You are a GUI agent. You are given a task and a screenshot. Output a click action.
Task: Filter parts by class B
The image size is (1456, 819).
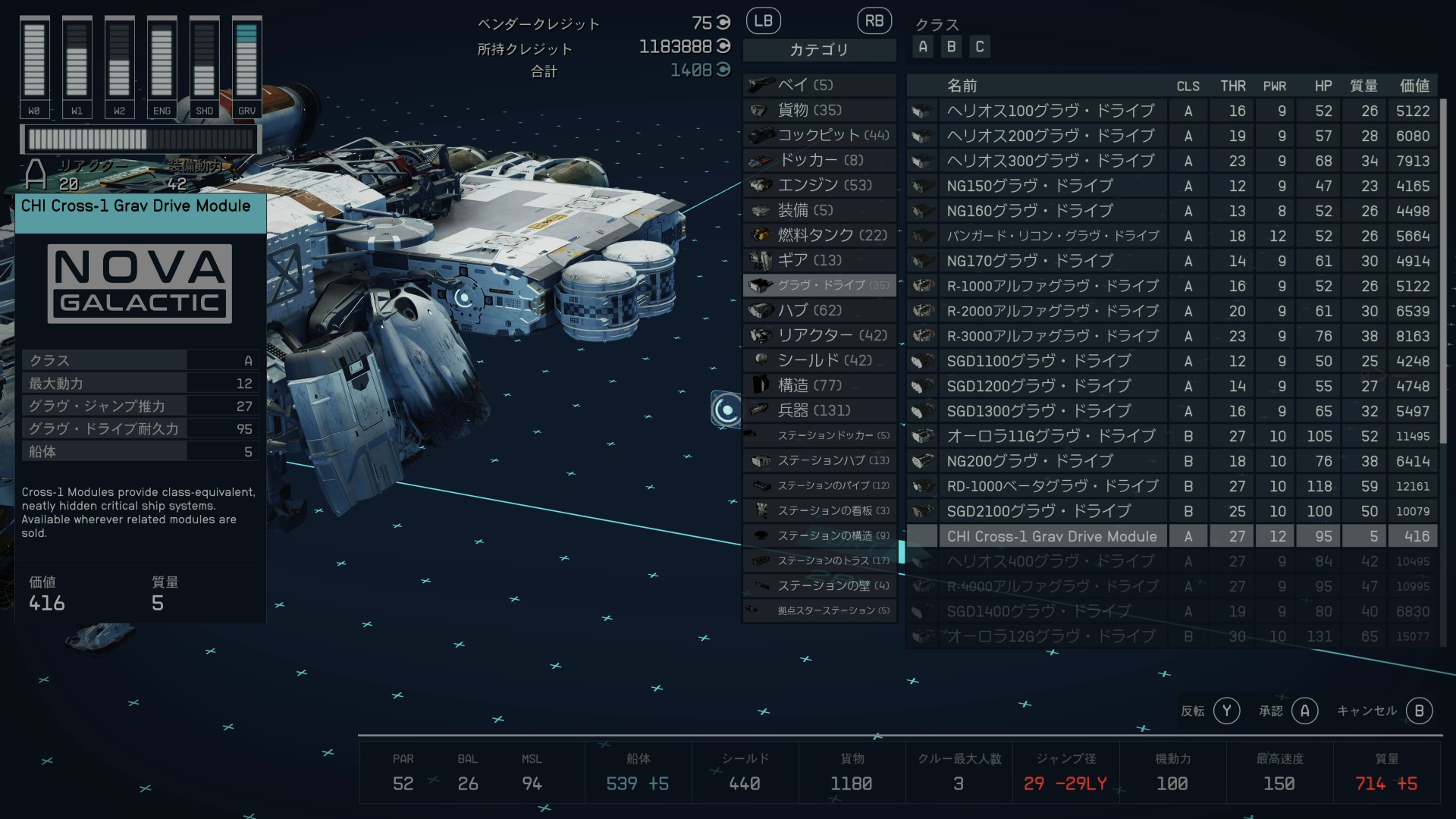[951, 47]
